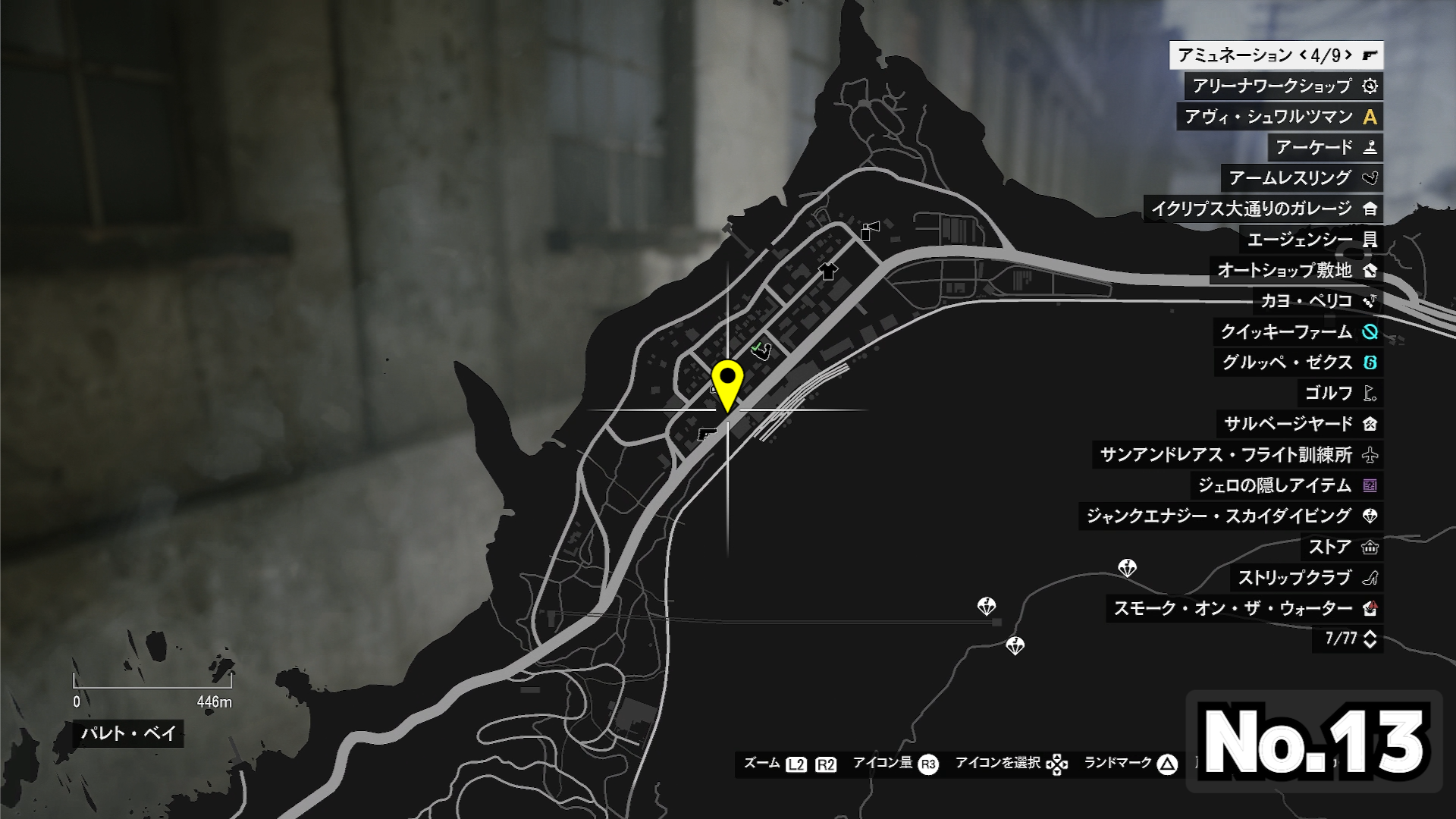Click the legend scroll arrows beside 7/77

pyautogui.click(x=1370, y=639)
